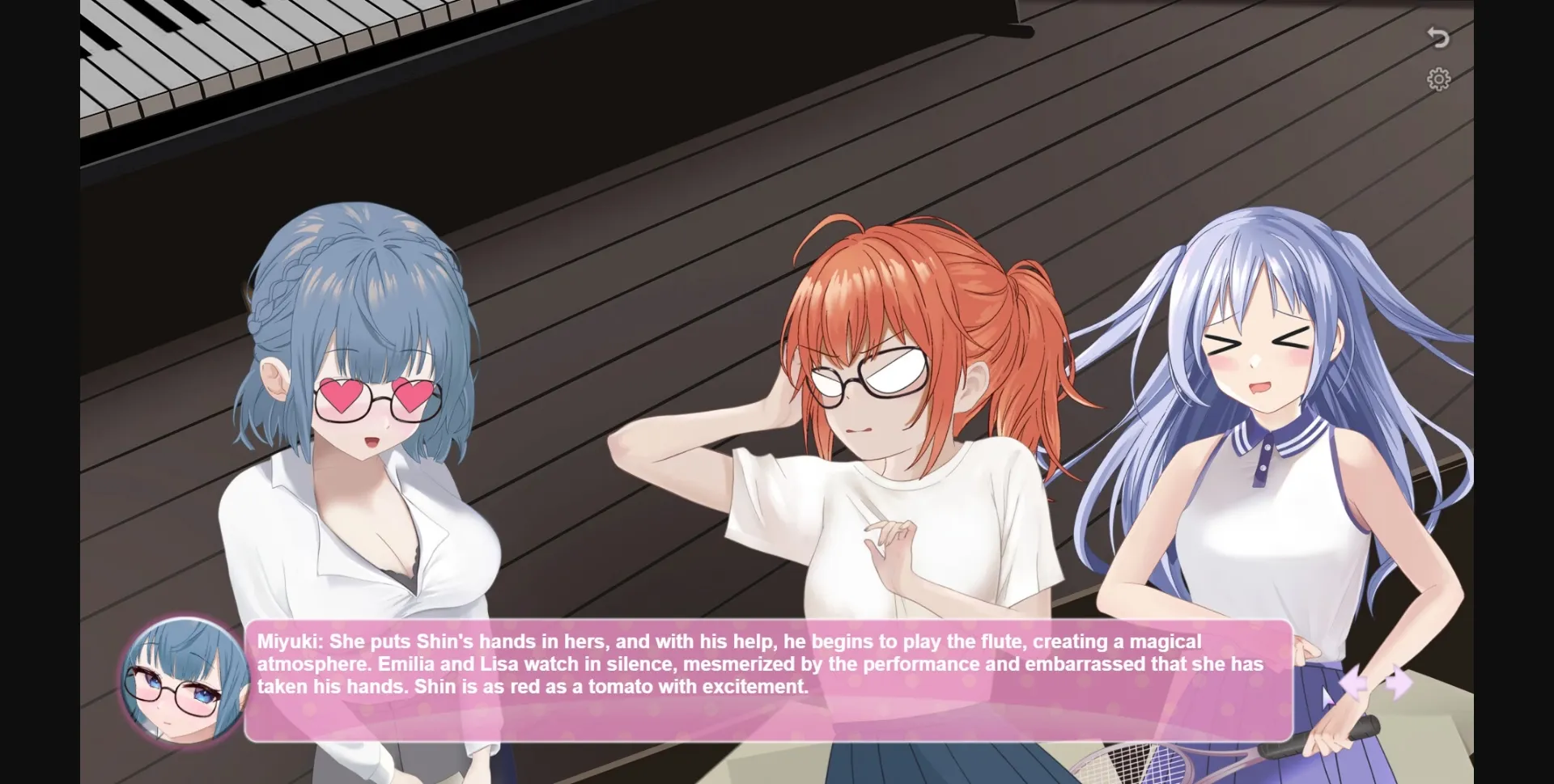Advance to next dialogue with right arrow

1399,682
